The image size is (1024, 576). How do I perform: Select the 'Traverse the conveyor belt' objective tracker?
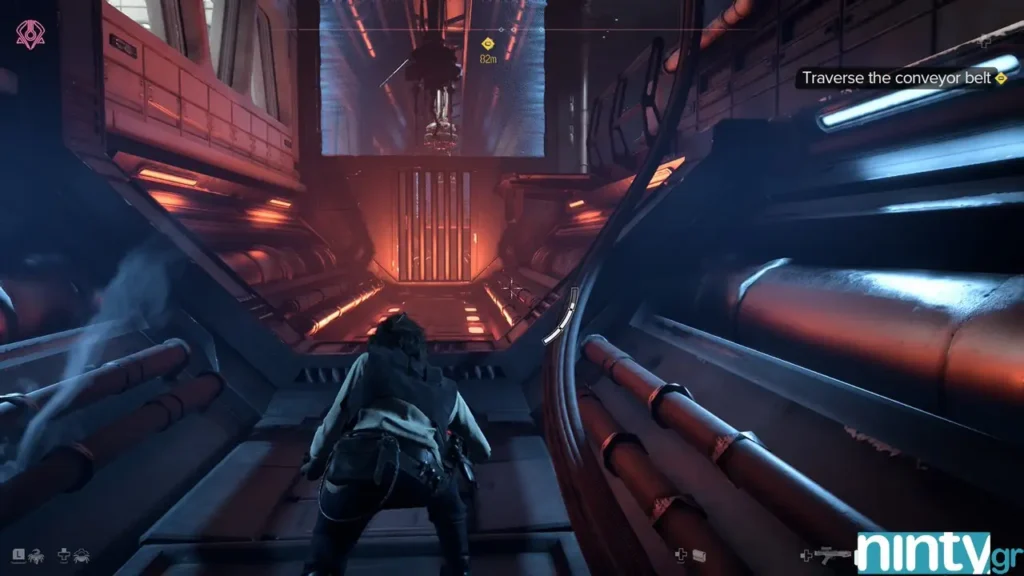pos(901,78)
